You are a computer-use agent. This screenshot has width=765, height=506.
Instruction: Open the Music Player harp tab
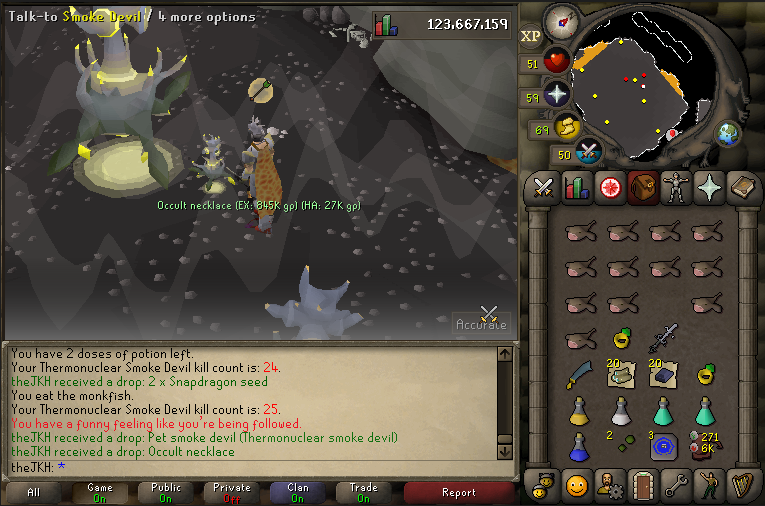coord(741,485)
